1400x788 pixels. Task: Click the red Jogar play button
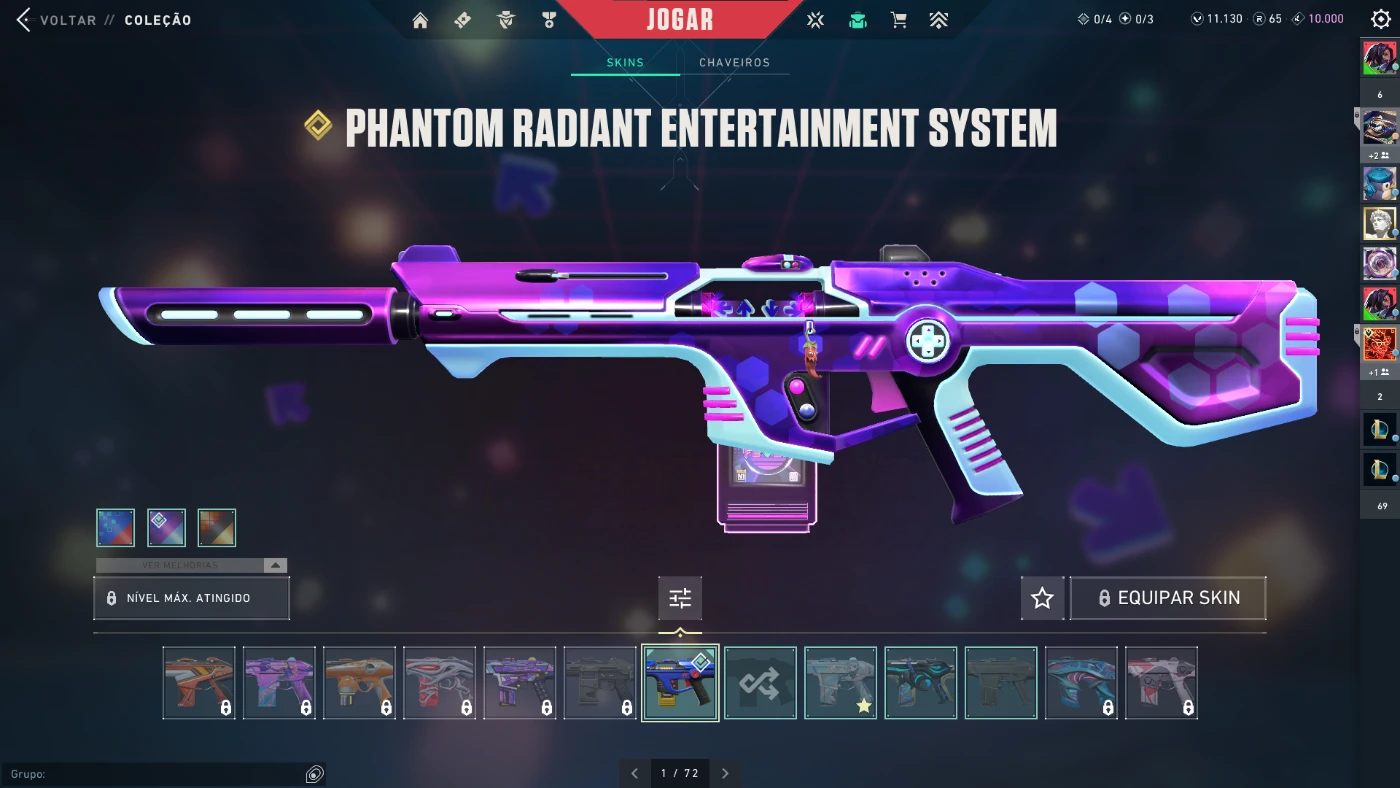point(680,20)
